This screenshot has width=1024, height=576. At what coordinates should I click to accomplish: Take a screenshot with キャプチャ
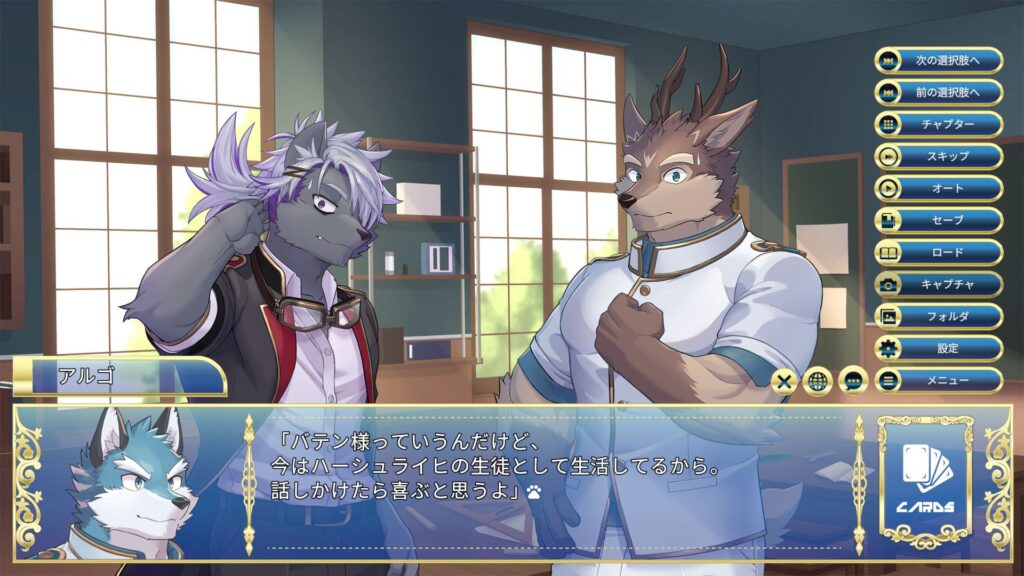tap(938, 284)
